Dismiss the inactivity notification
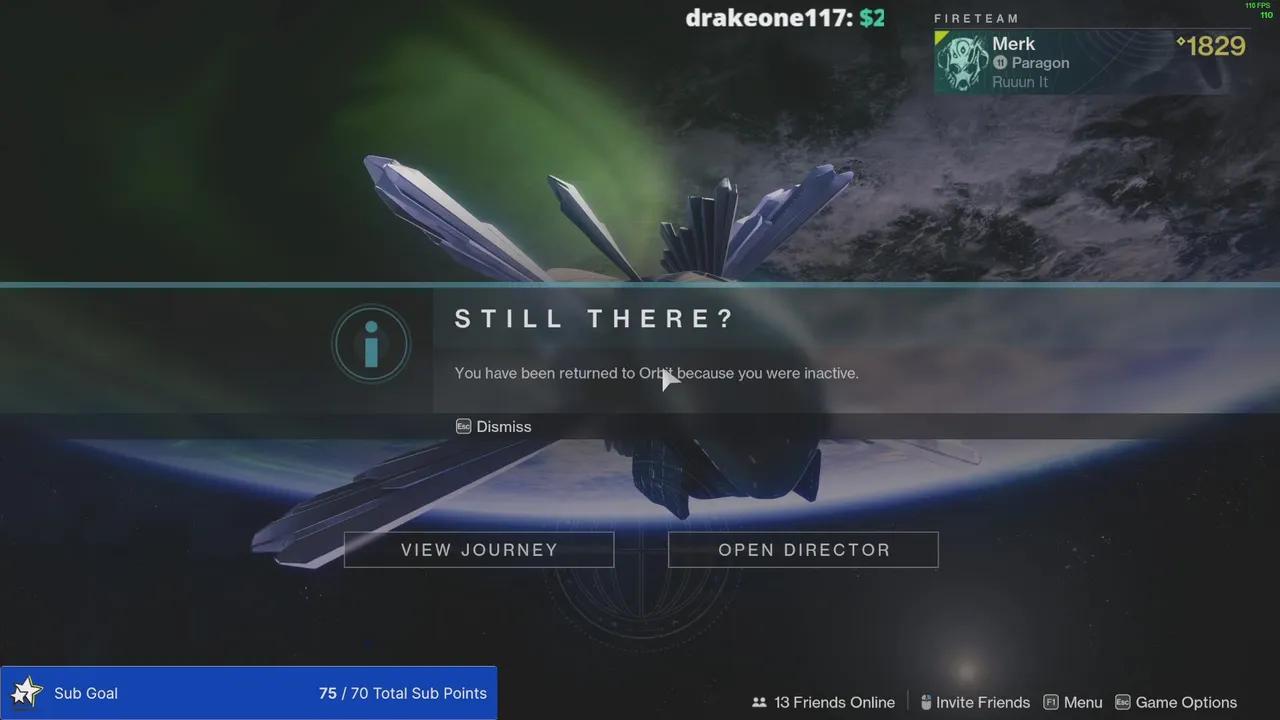 point(503,426)
